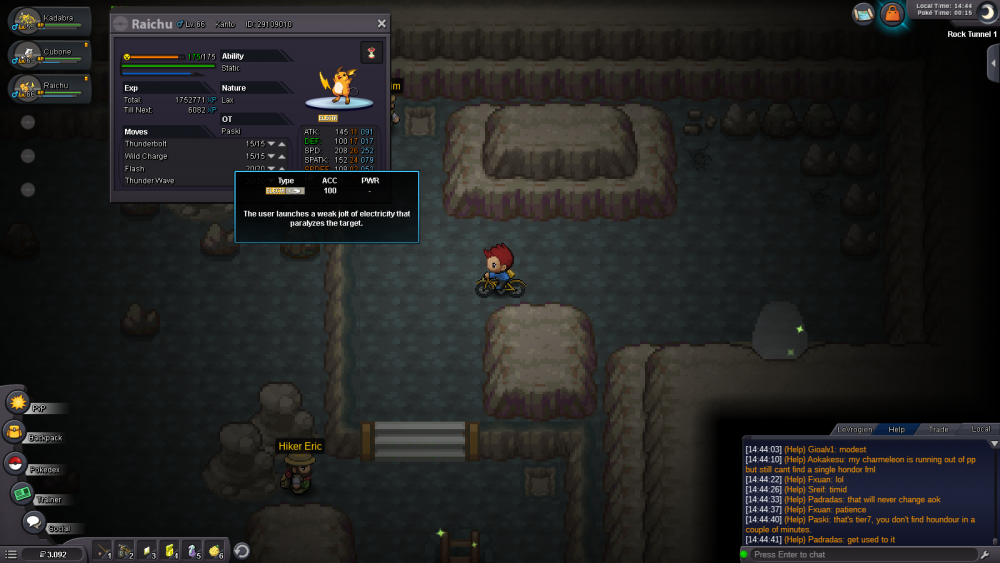Switch to the Trade chat tab
1000x563 pixels.
[939, 429]
